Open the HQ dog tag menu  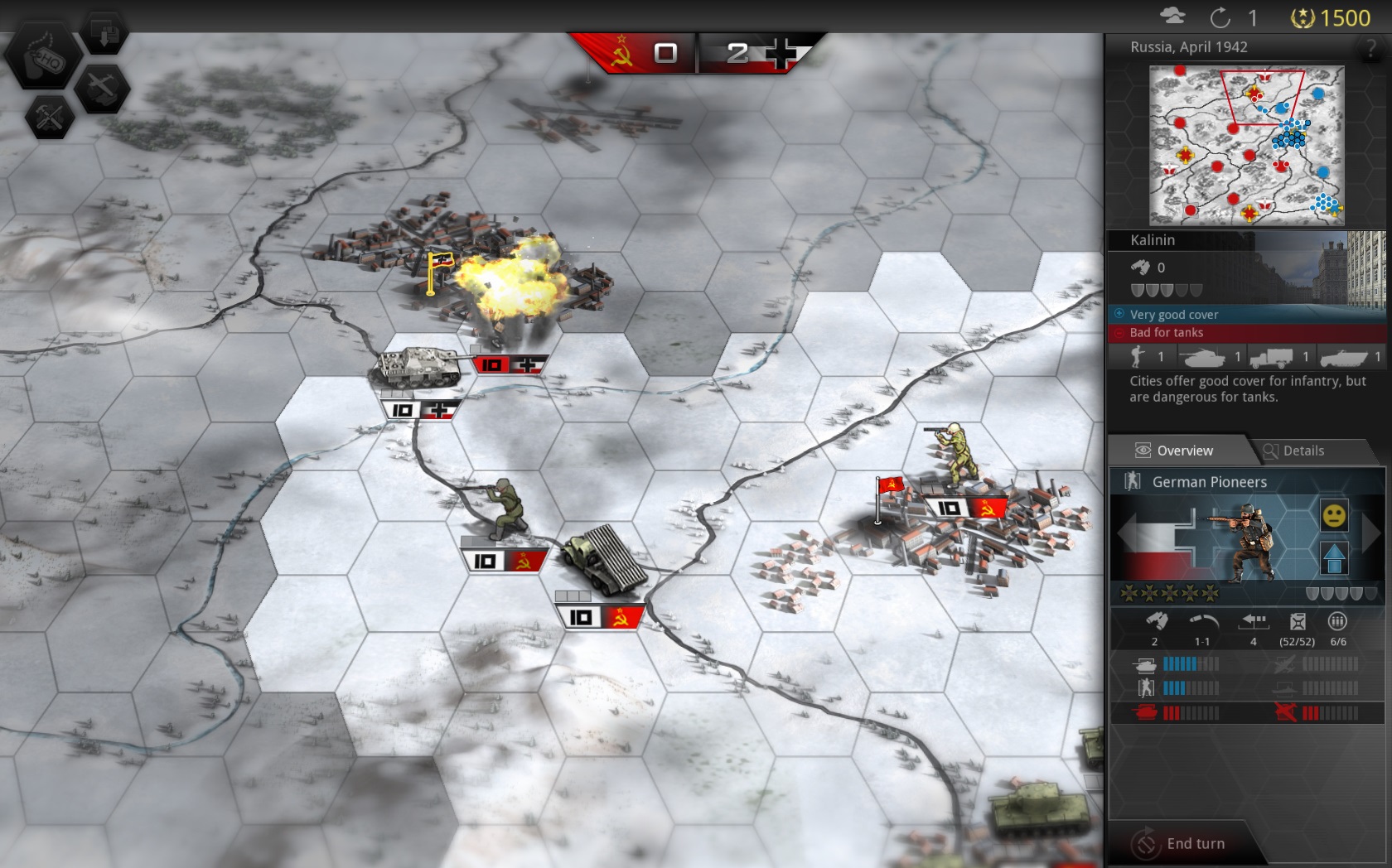click(43, 58)
